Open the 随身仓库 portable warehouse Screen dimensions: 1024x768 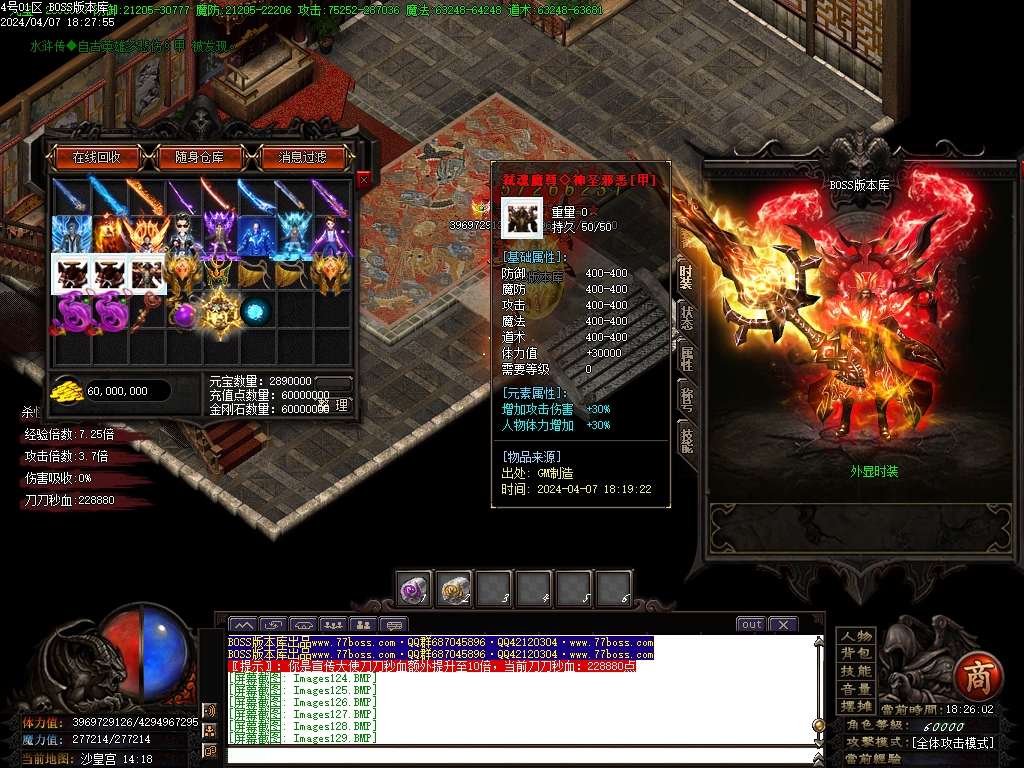point(199,157)
